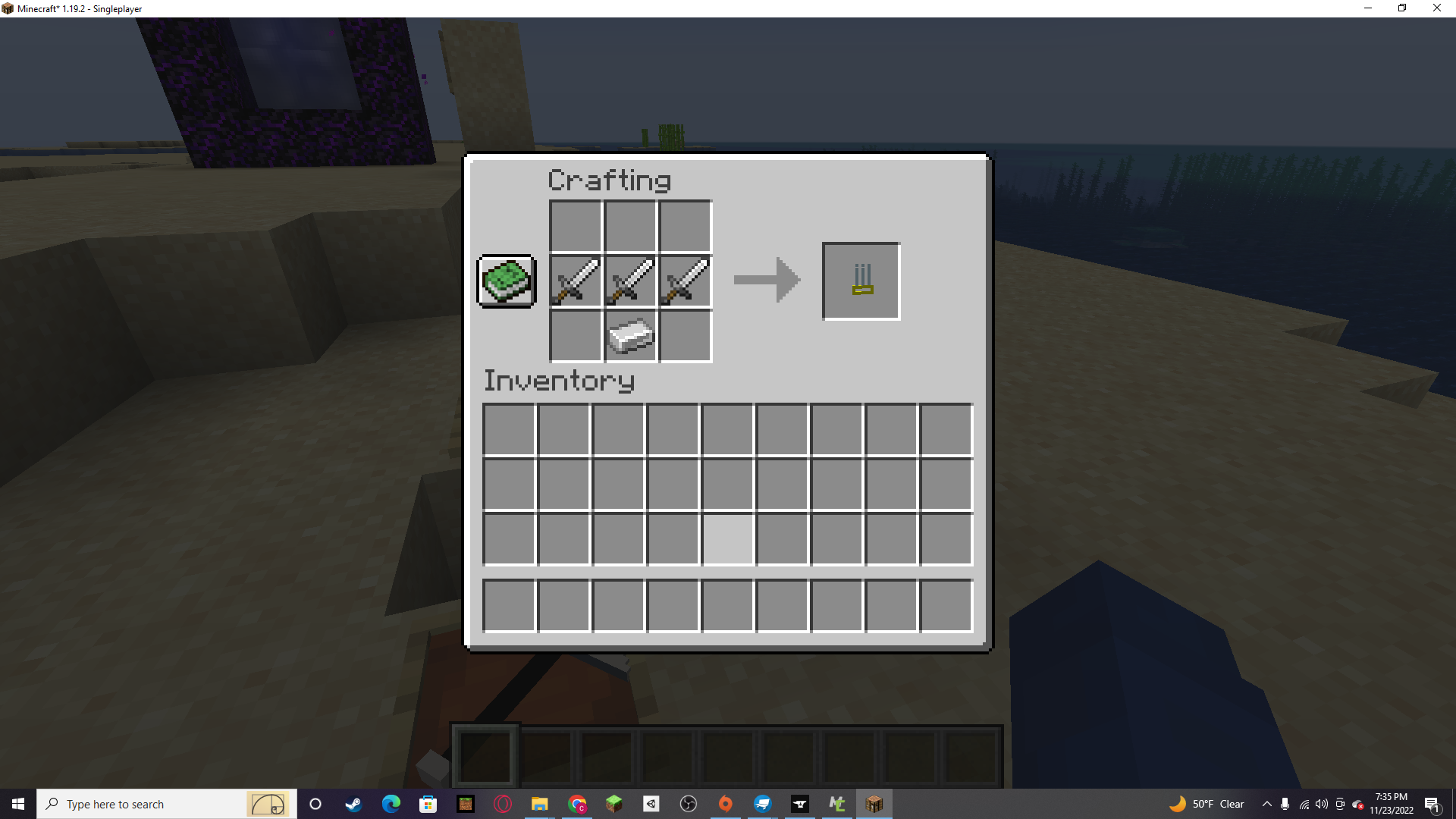
Task: Open Unity from the taskbar
Action: click(x=650, y=804)
